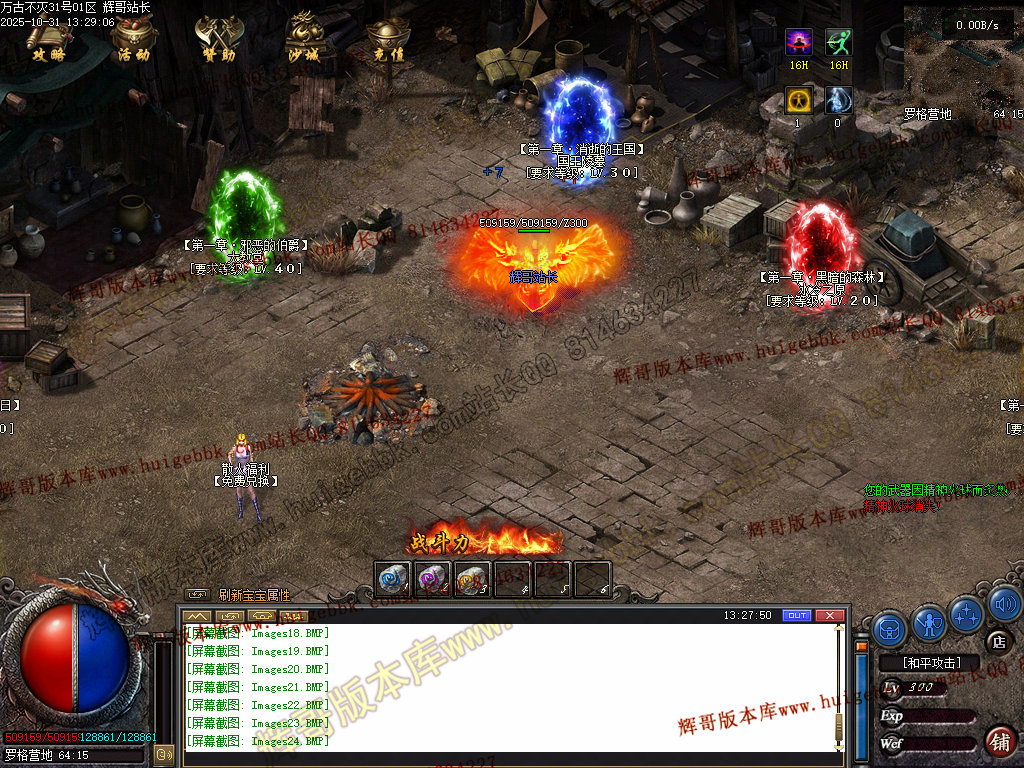
Task: Open the 沙城 Sabak city menu
Action: tap(302, 40)
